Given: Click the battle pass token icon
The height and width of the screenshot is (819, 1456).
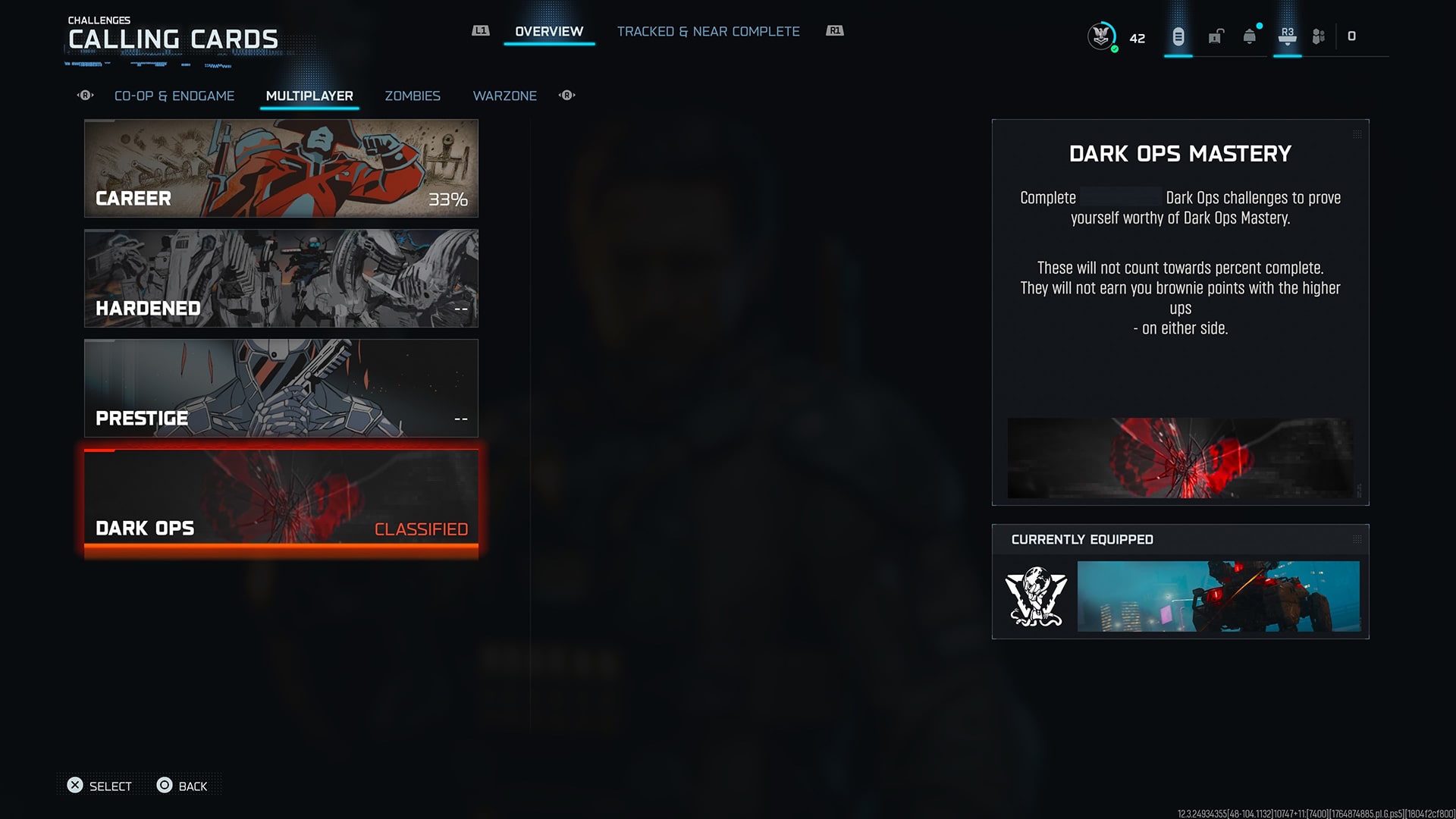Looking at the screenshot, I should pos(1178,36).
